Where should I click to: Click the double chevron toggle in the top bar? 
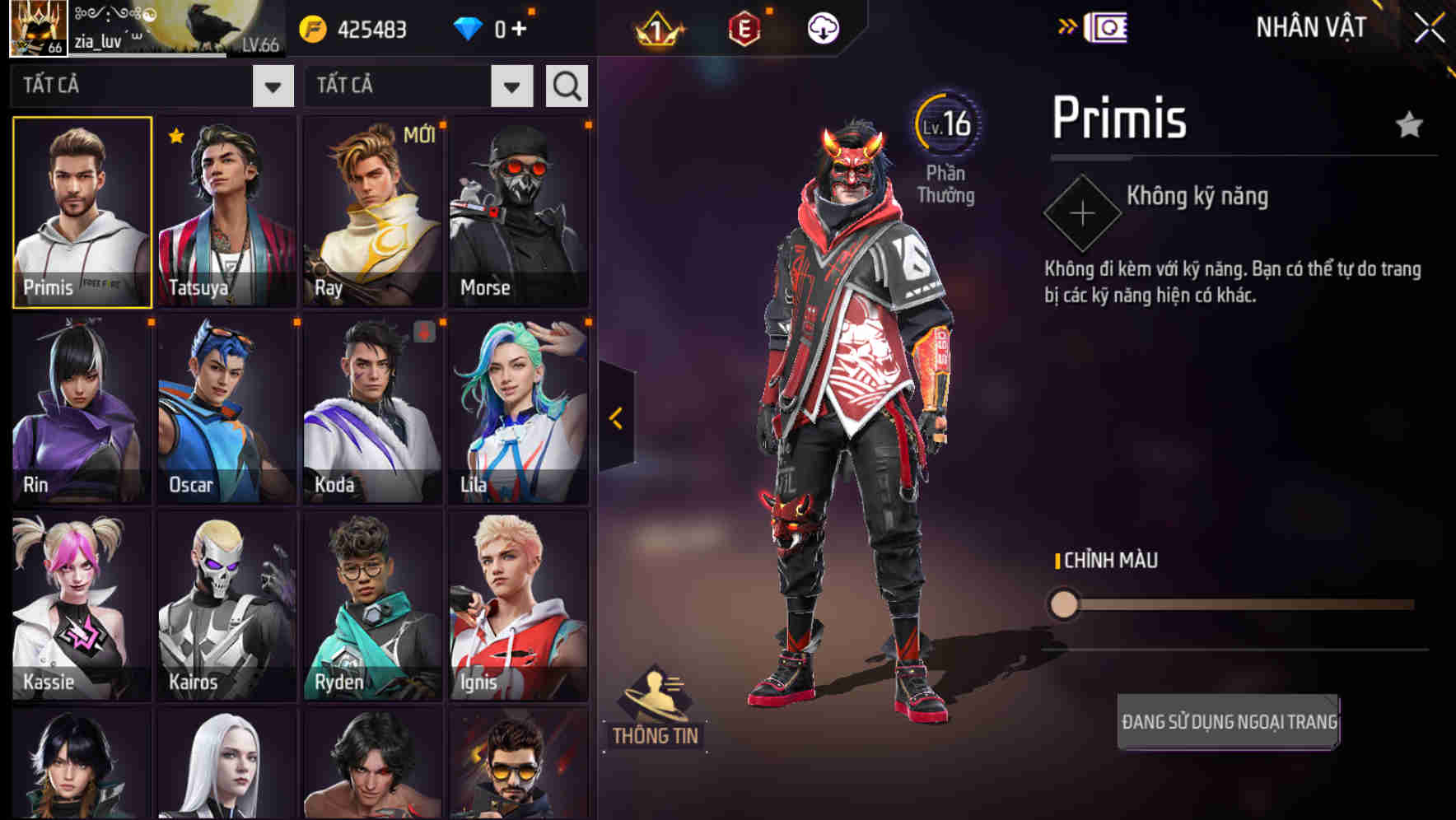click(x=1068, y=26)
